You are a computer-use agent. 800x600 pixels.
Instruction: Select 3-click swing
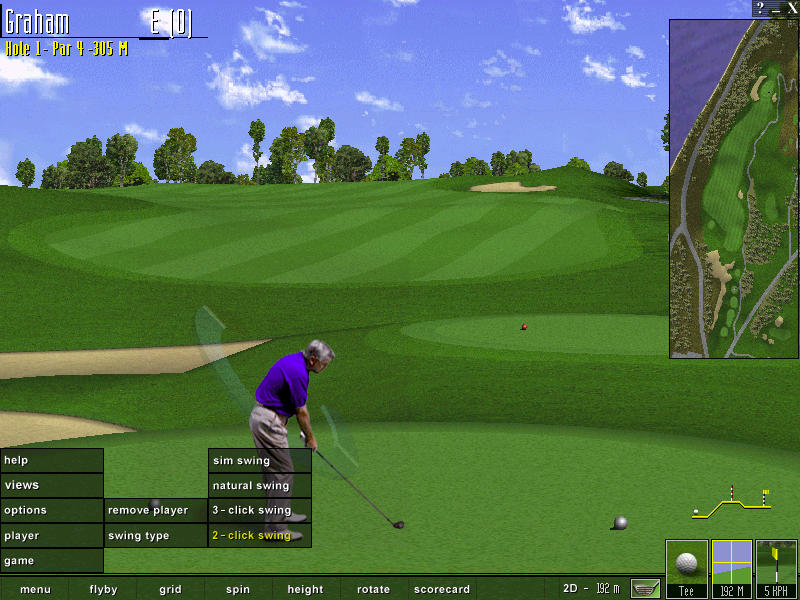click(x=259, y=510)
